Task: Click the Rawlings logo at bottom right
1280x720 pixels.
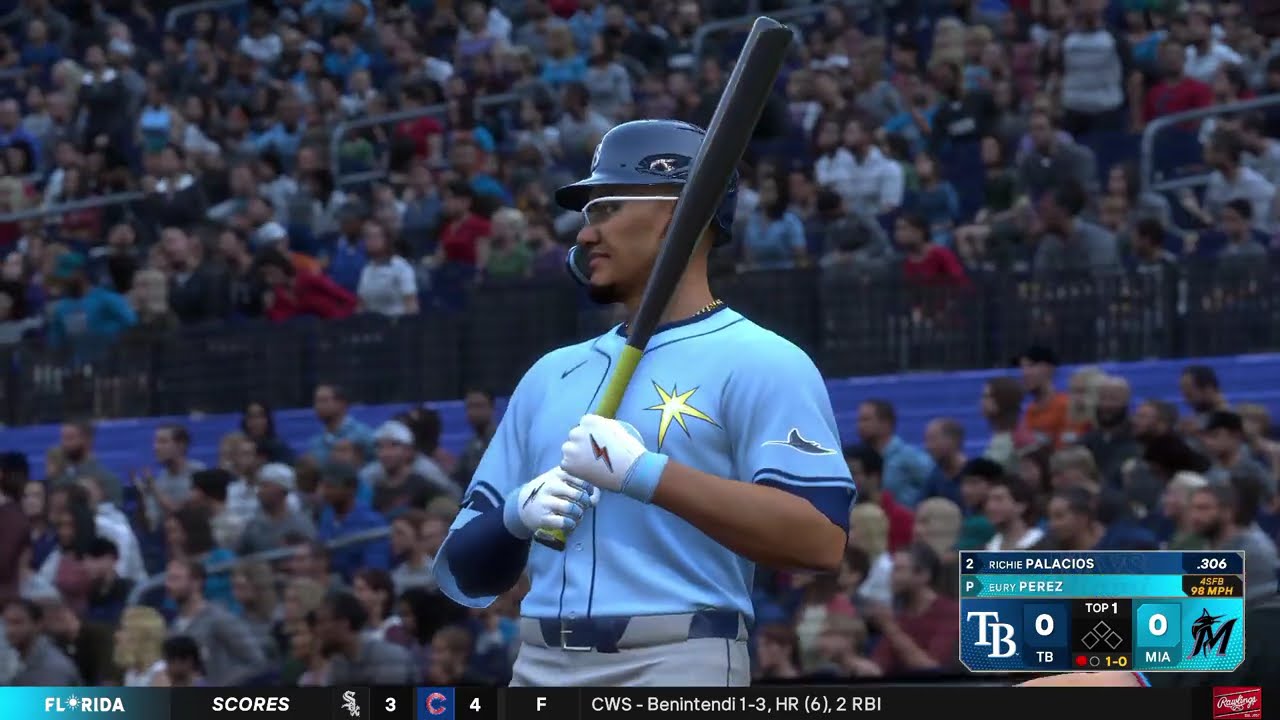Action: pyautogui.click(x=1237, y=702)
